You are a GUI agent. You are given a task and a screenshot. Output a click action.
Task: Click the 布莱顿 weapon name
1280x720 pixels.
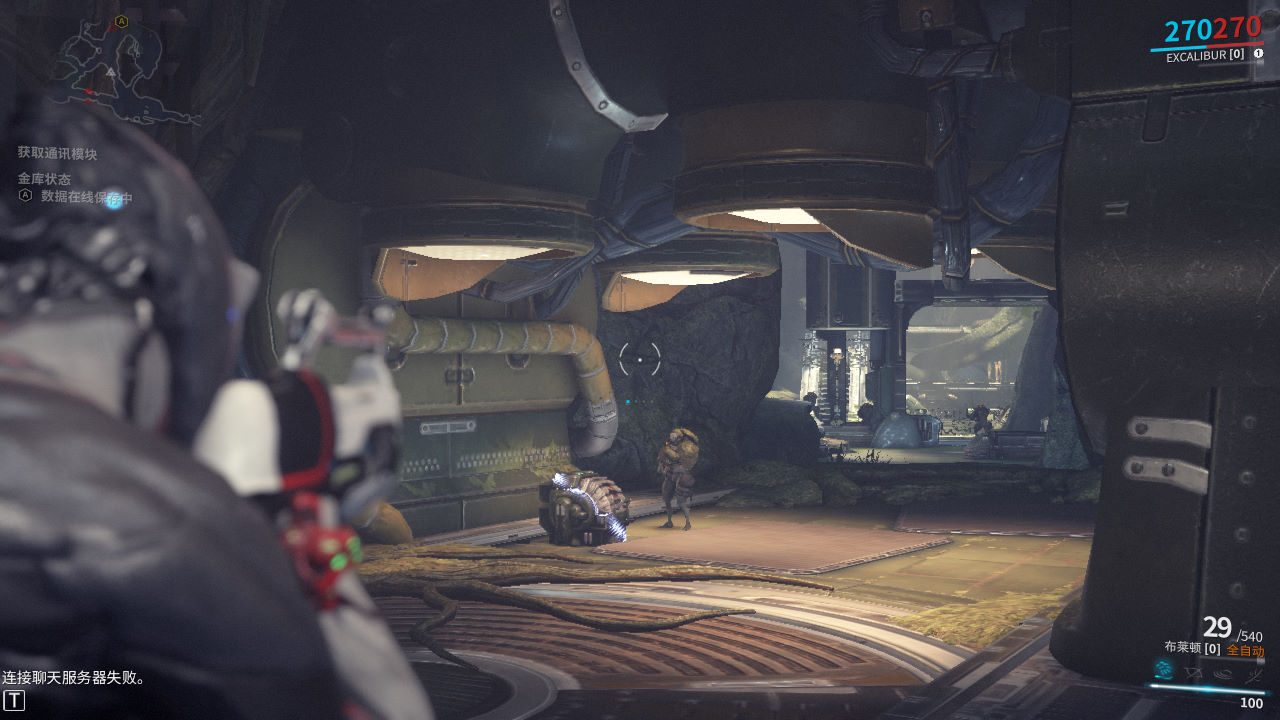pos(1183,648)
